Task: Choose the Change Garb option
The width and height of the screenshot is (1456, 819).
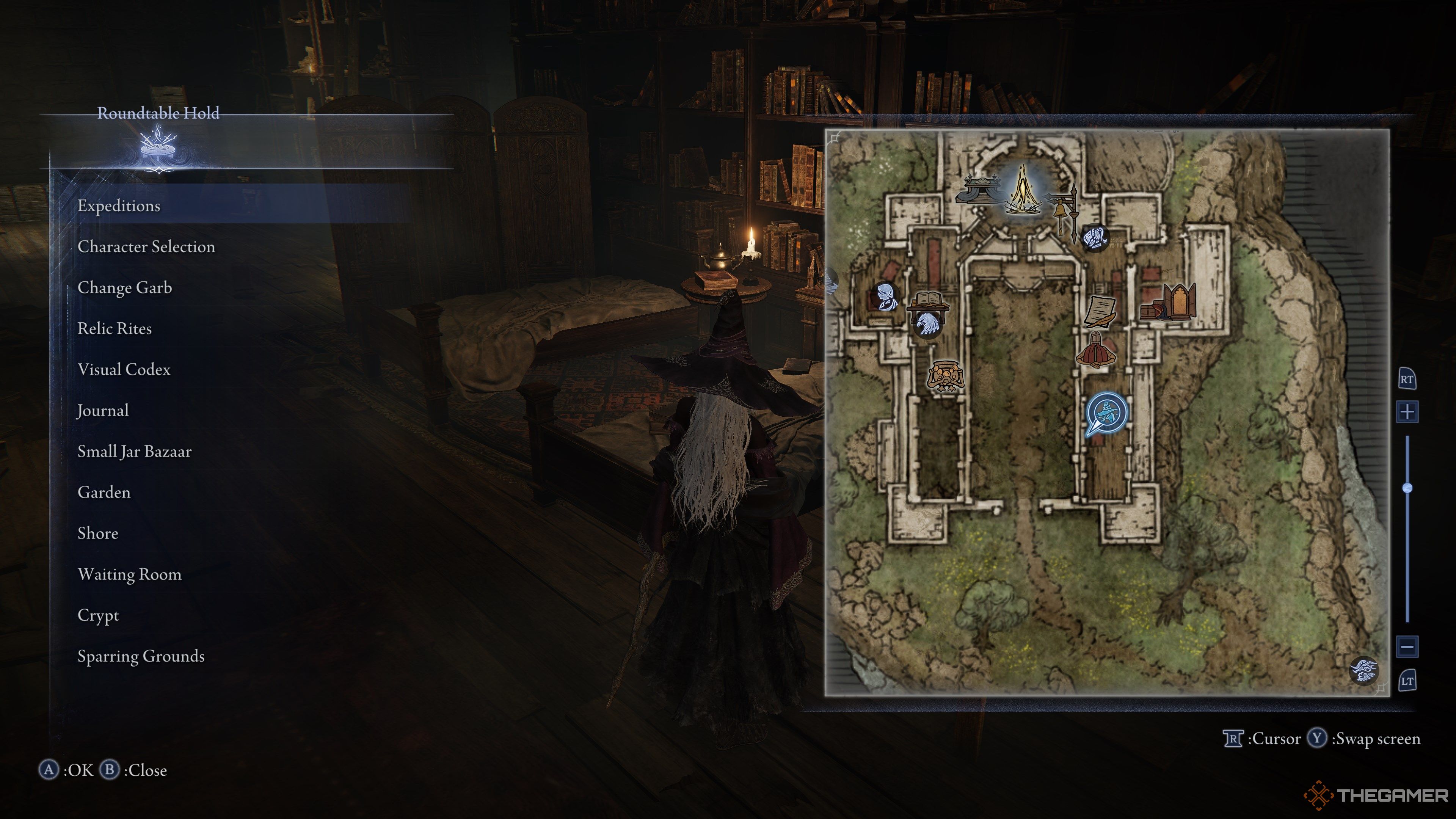Action: coord(125,288)
